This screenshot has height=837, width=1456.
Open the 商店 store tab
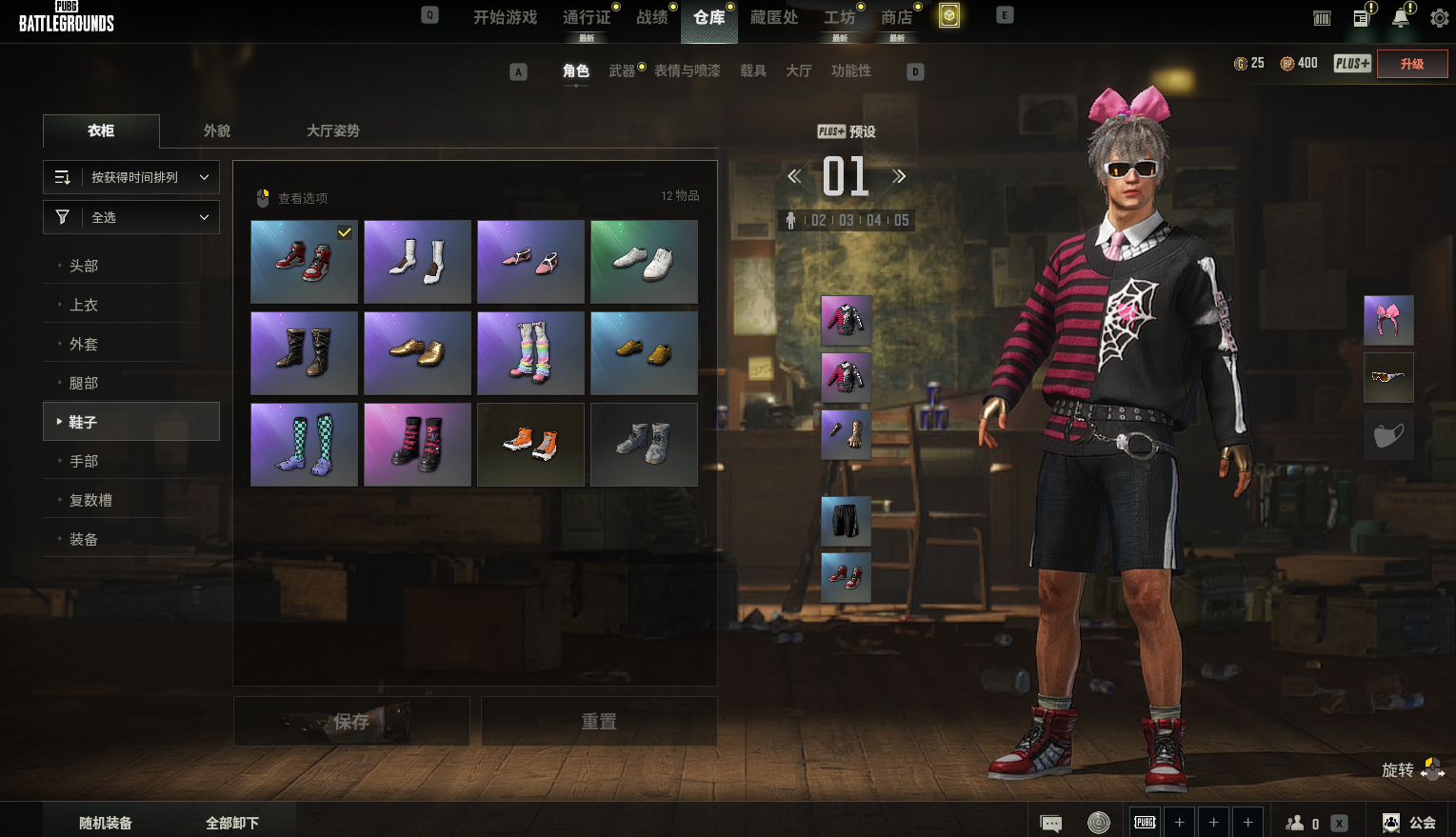896,17
